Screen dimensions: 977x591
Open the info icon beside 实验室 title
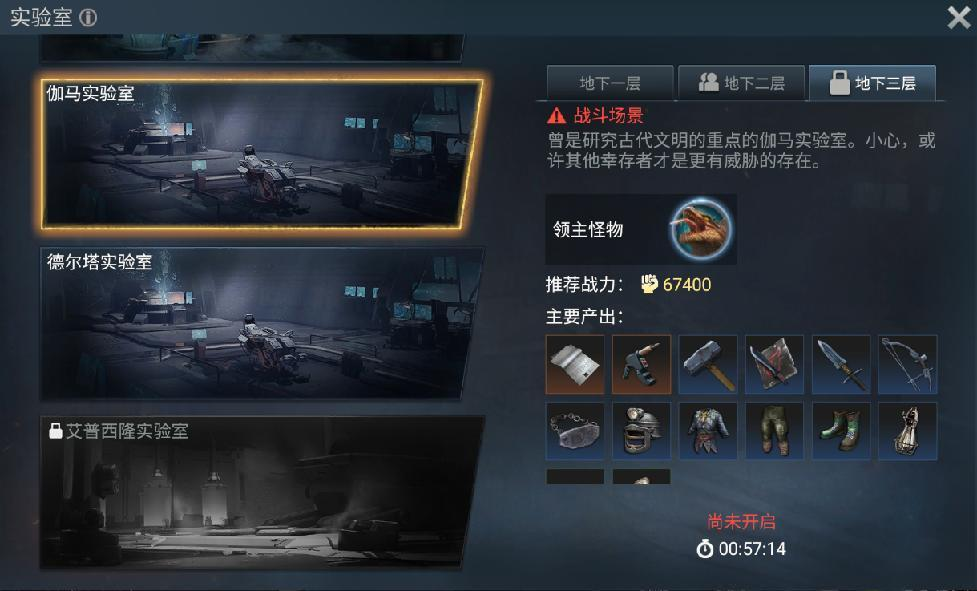tap(88, 18)
